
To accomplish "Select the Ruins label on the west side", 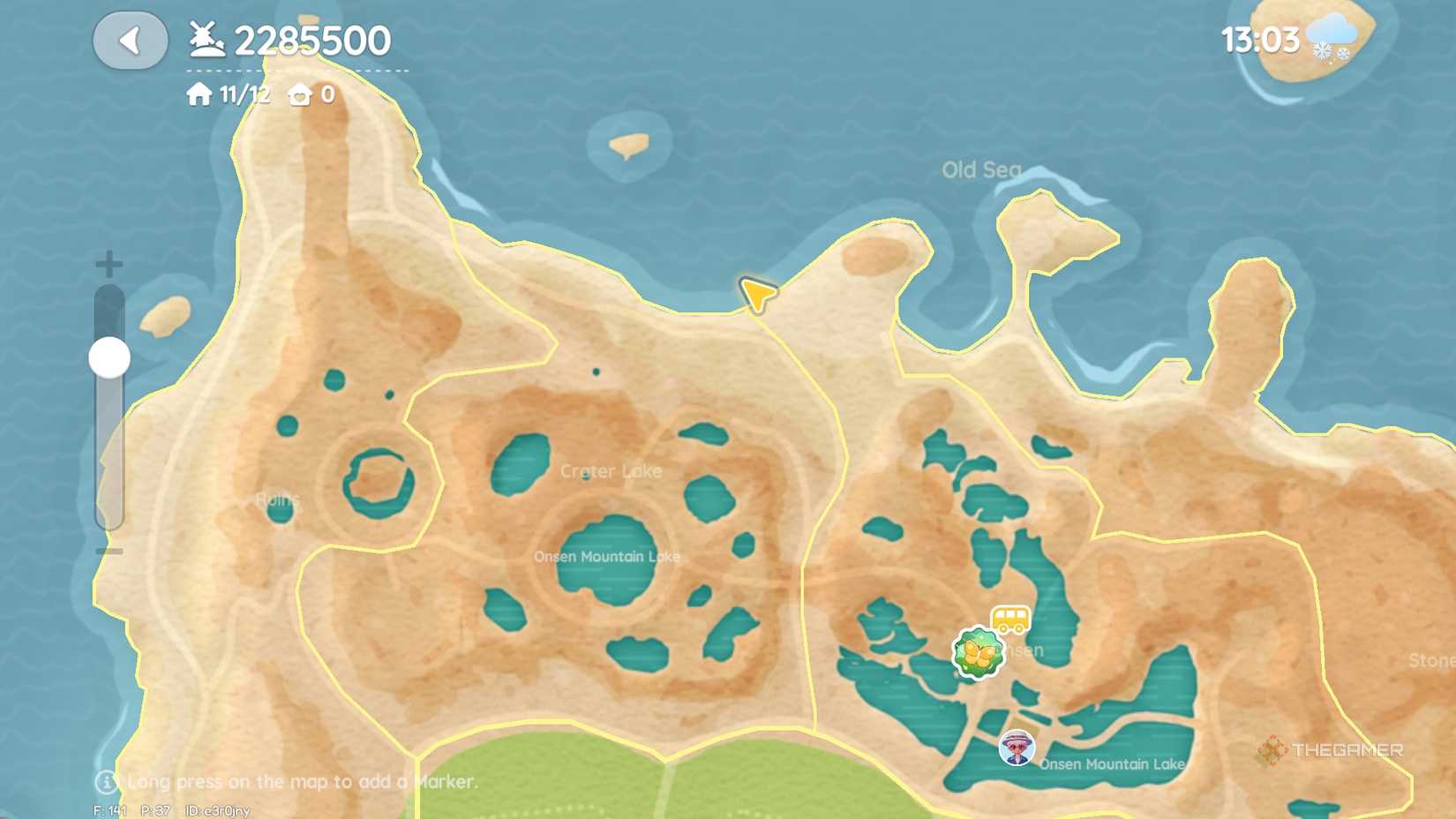I will click(x=278, y=500).
